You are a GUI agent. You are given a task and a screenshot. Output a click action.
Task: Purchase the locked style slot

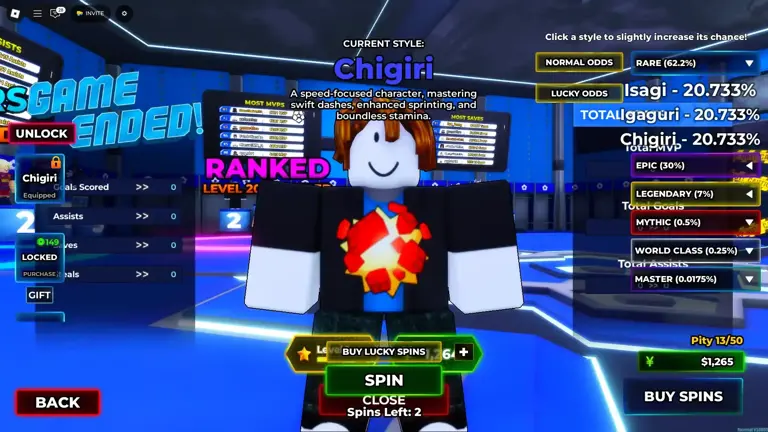40,257
